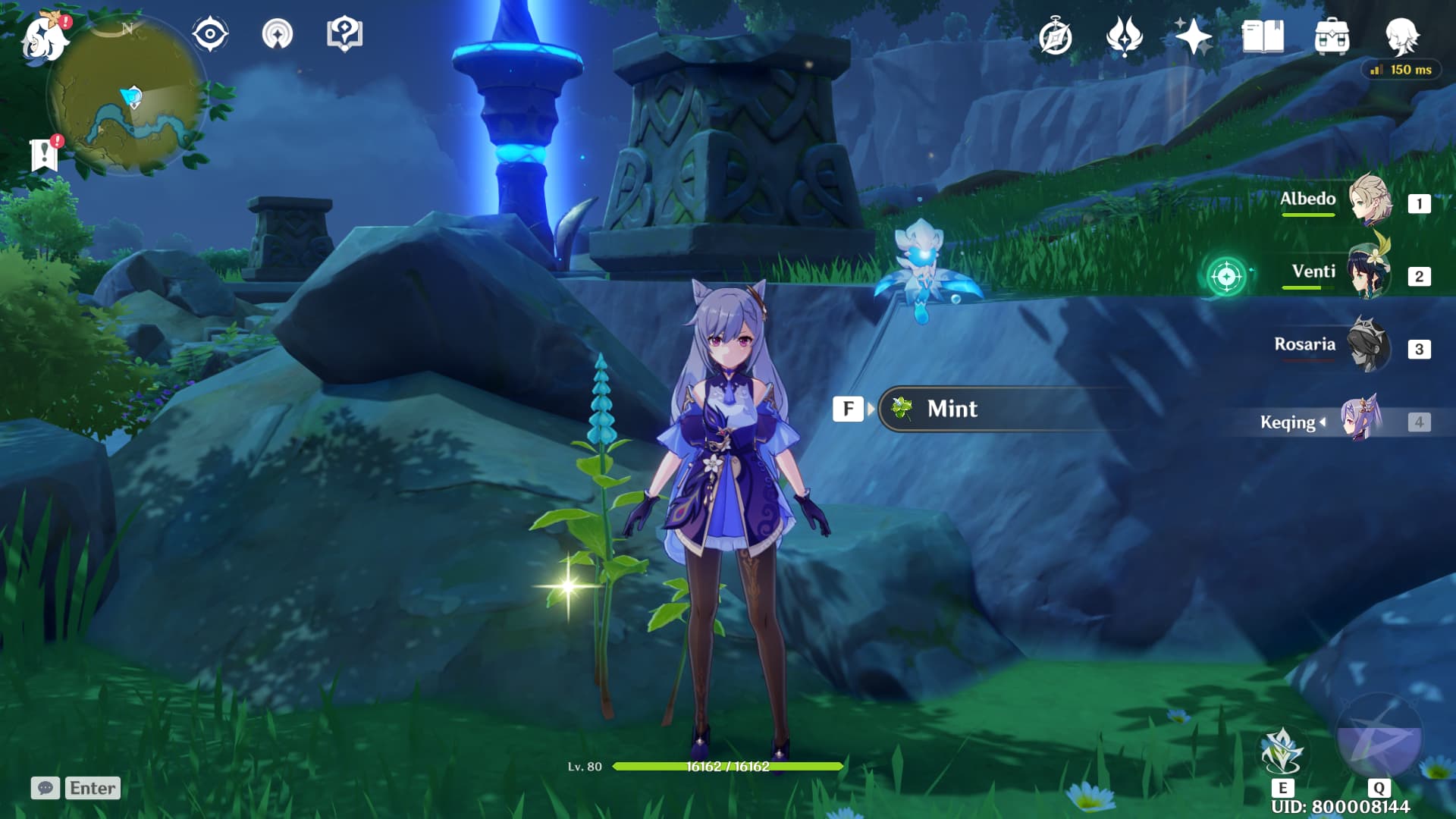Open the events icon
1456x819 pixels.
click(1124, 36)
